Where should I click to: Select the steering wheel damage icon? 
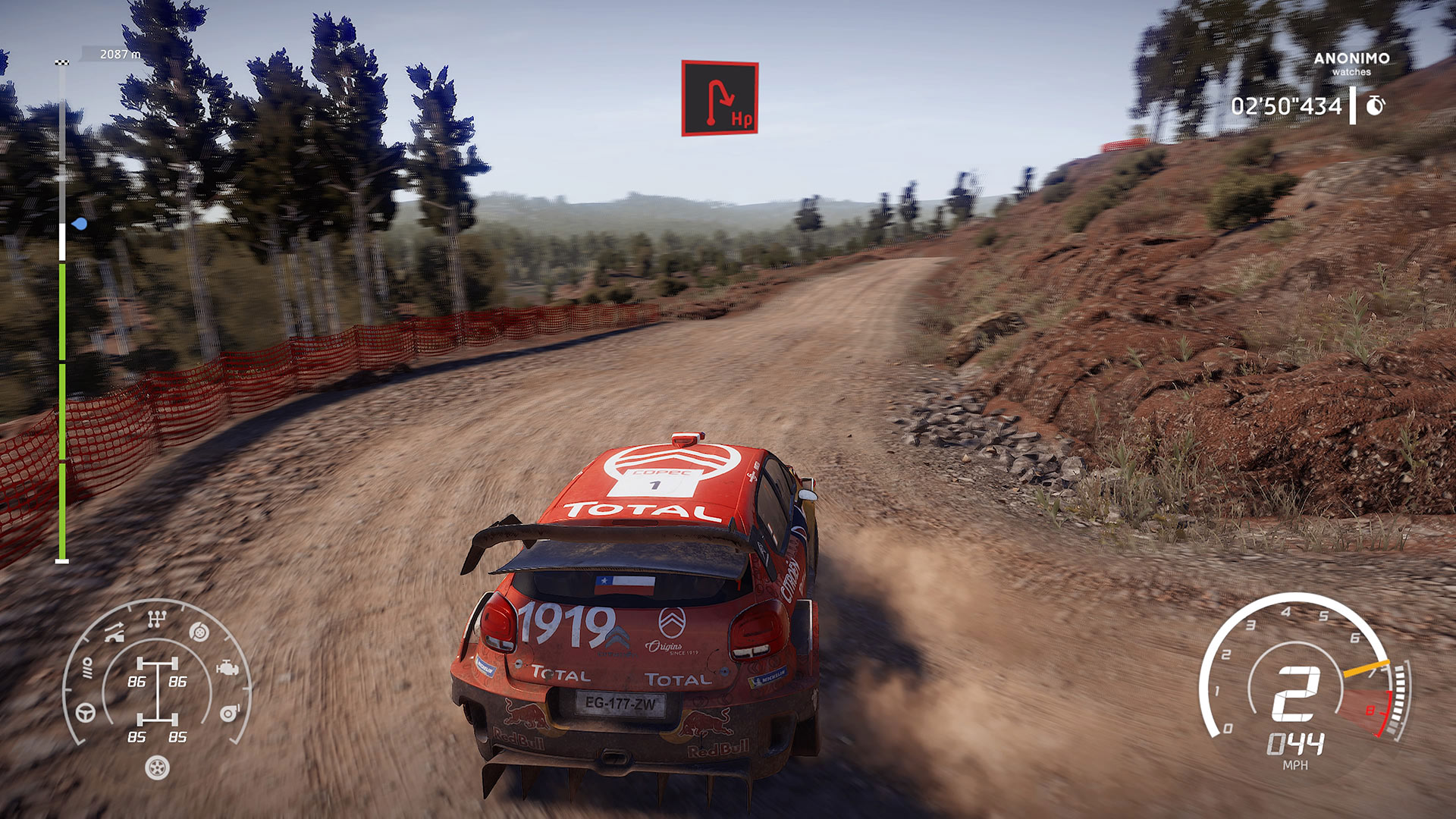(84, 714)
